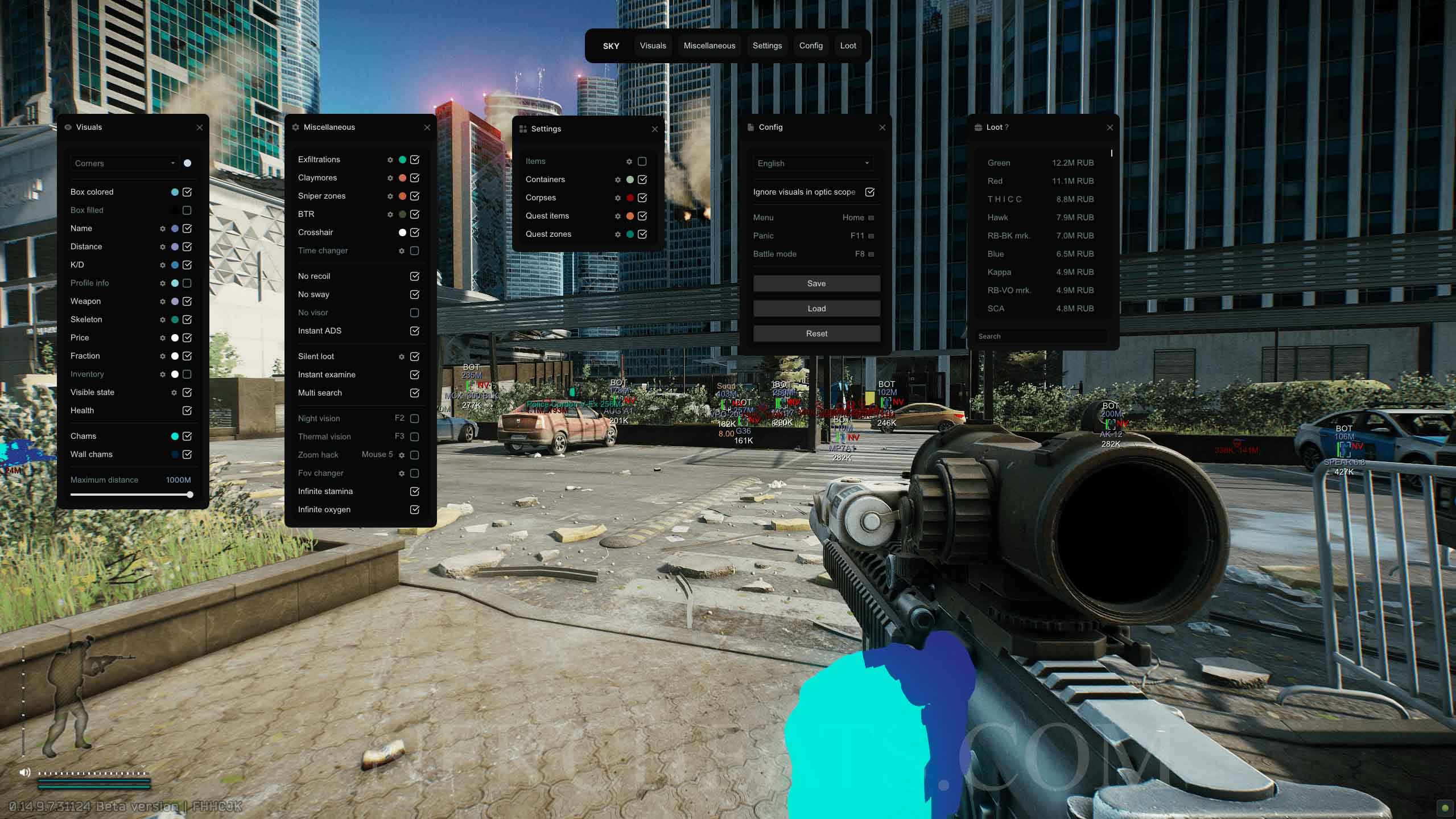
Task: Save the current config
Action: coord(816,283)
